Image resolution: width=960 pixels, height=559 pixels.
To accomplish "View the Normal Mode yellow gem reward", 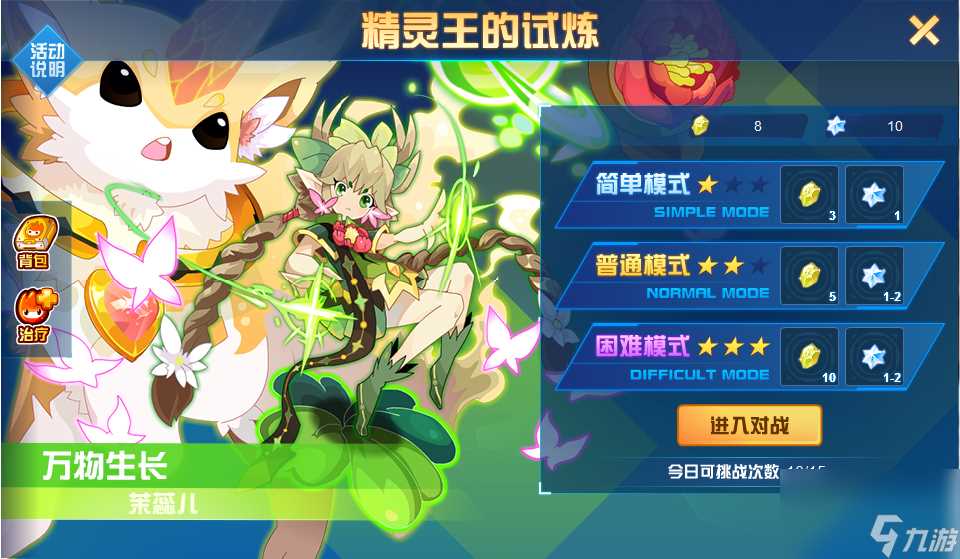I will point(808,275).
